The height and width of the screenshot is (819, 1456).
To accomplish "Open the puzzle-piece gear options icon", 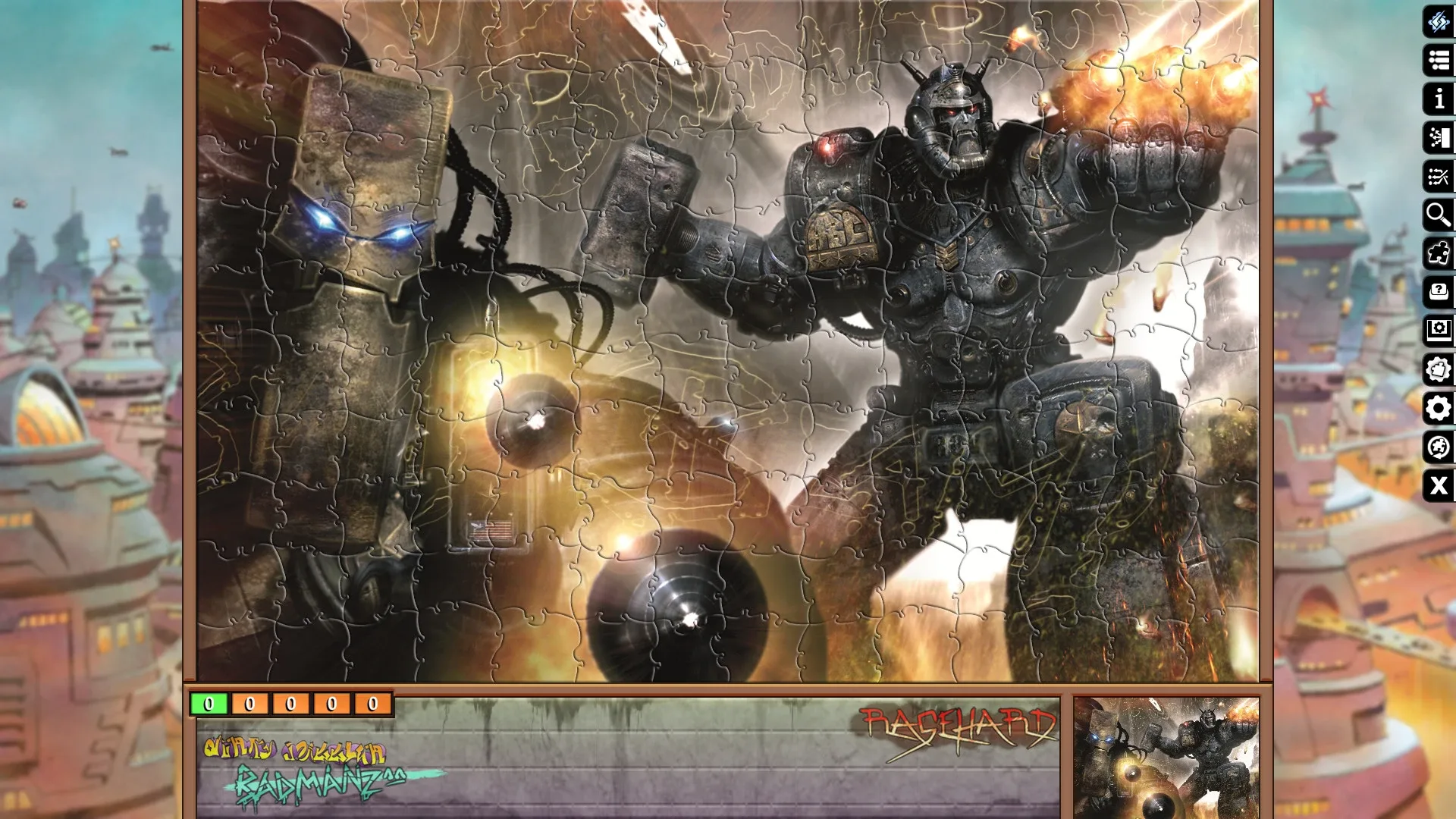I will pyautogui.click(x=1438, y=369).
